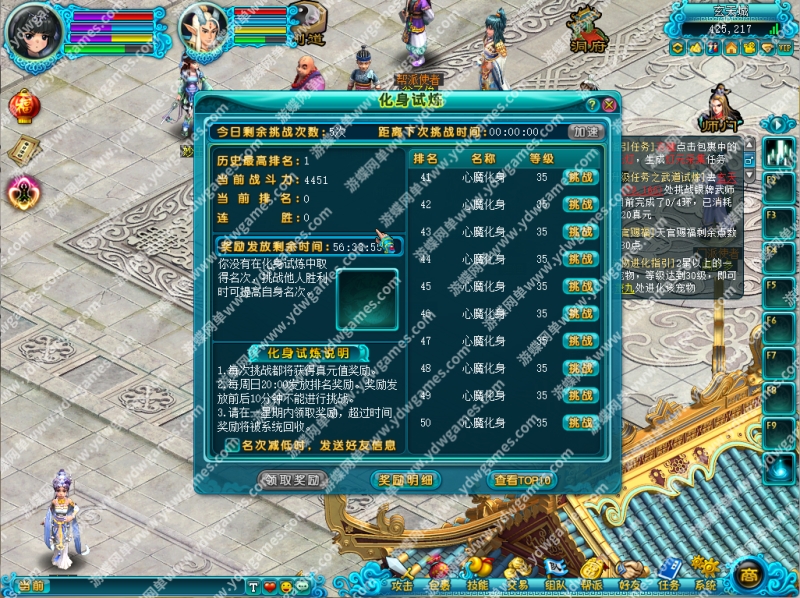Click the 加速 speed-up button
The width and height of the screenshot is (800, 598).
587,131
